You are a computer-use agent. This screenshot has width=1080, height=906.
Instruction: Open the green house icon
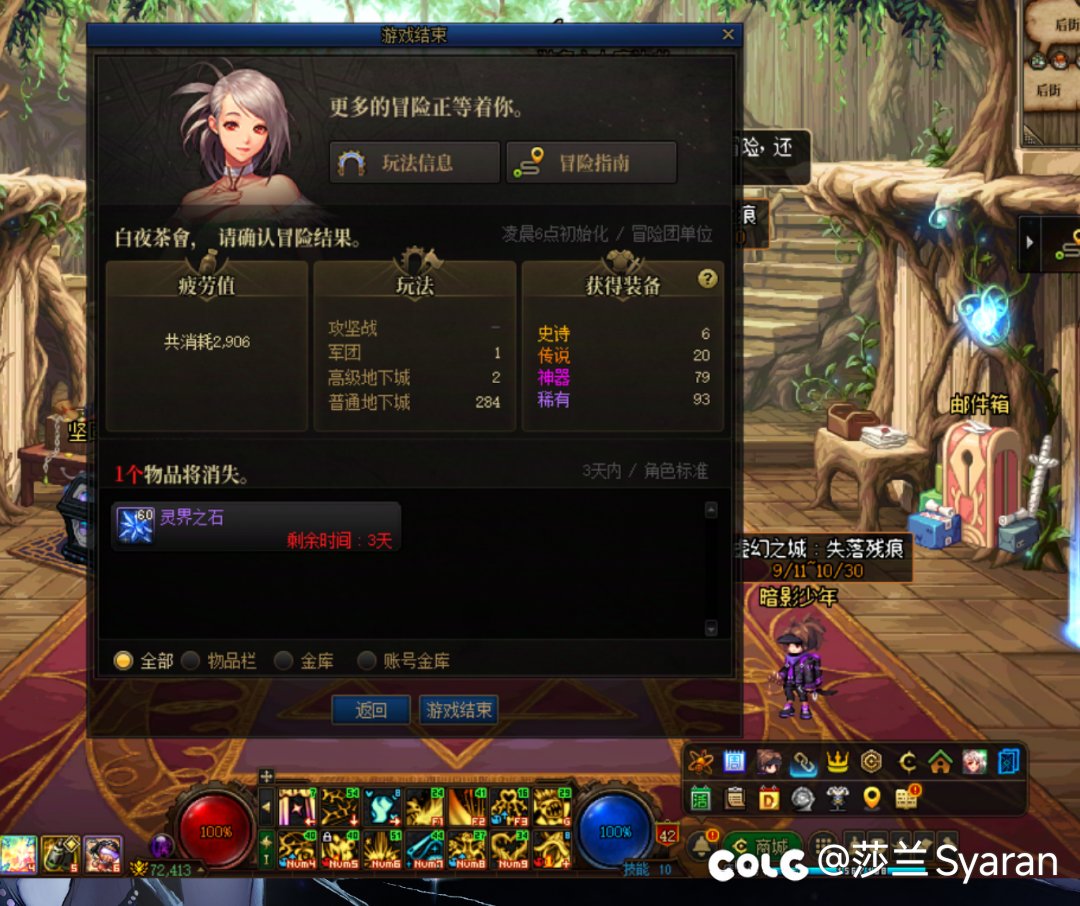[x=939, y=762]
